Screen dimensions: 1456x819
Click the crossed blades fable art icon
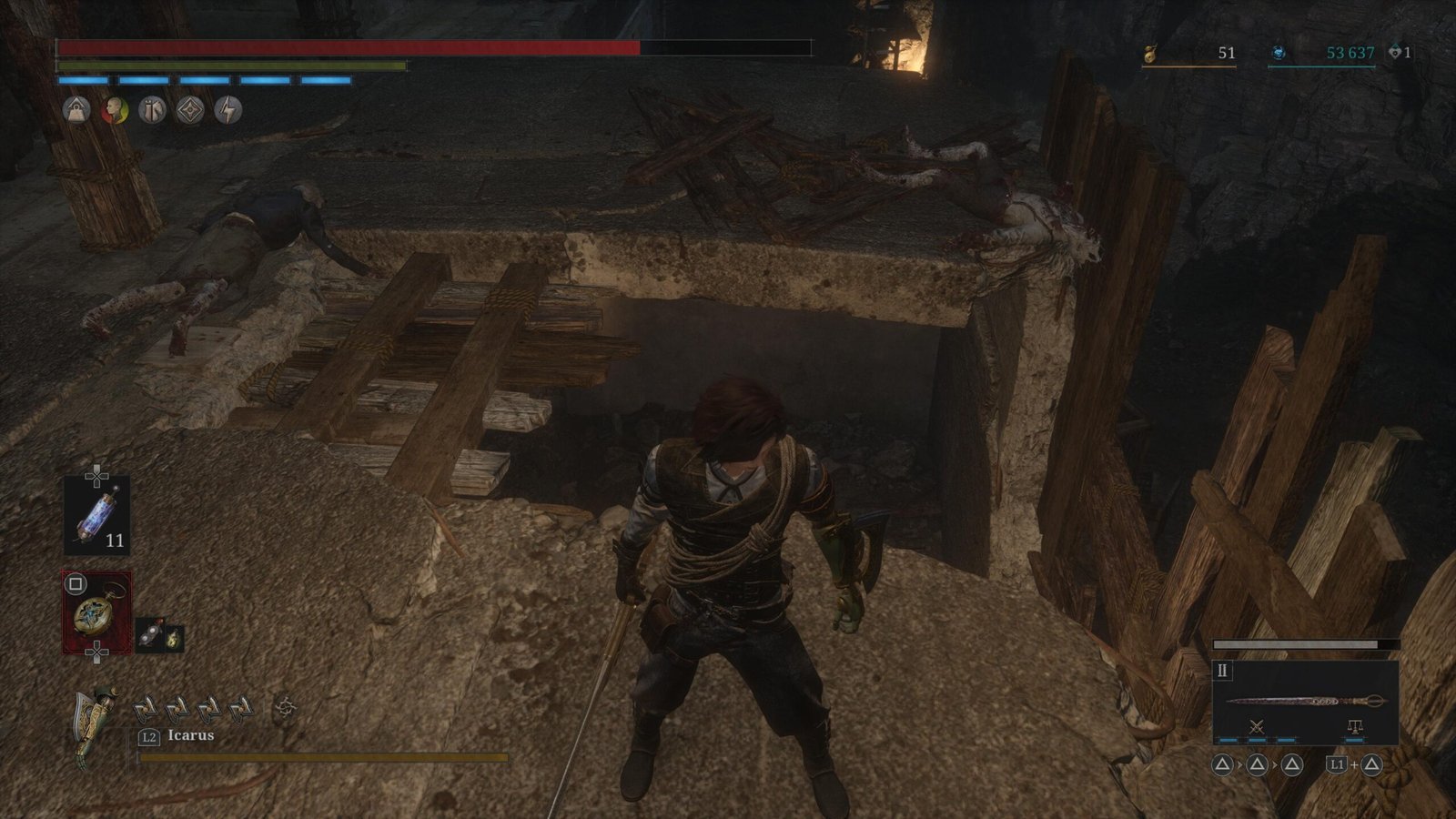pyautogui.click(x=1257, y=726)
